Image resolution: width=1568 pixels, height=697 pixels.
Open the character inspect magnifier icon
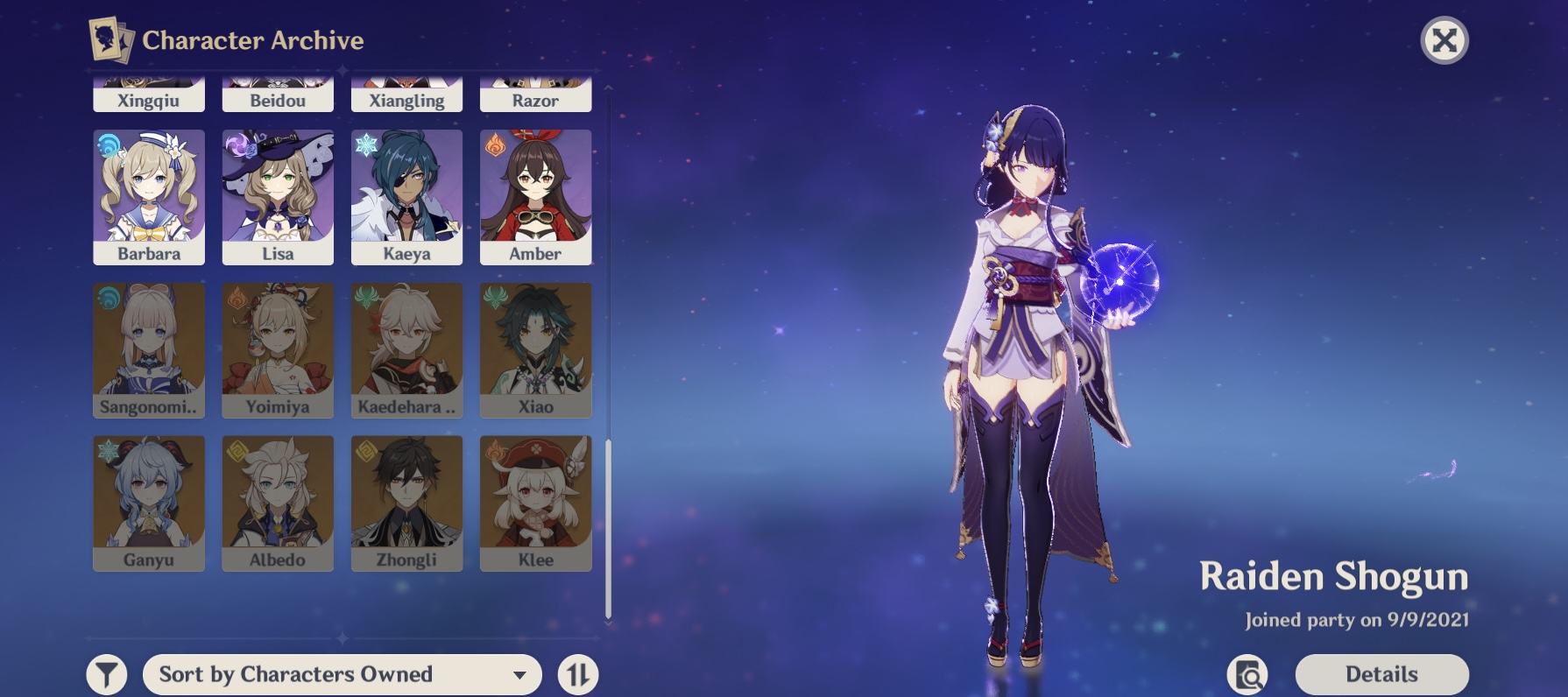tap(1250, 674)
